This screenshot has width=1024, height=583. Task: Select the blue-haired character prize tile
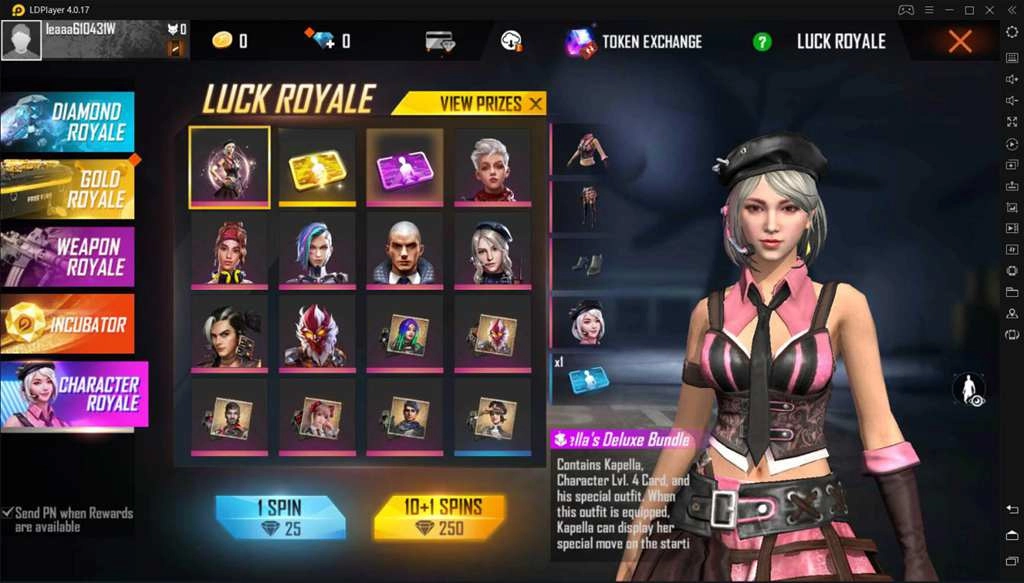tap(317, 250)
